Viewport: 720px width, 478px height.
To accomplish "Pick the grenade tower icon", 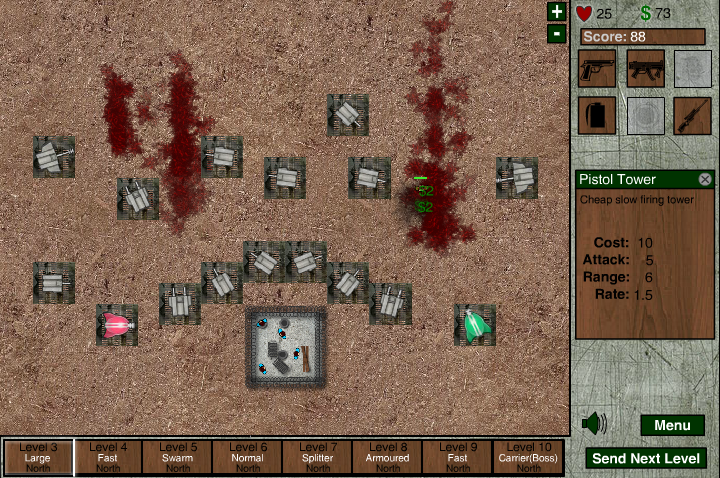I will tap(597, 115).
